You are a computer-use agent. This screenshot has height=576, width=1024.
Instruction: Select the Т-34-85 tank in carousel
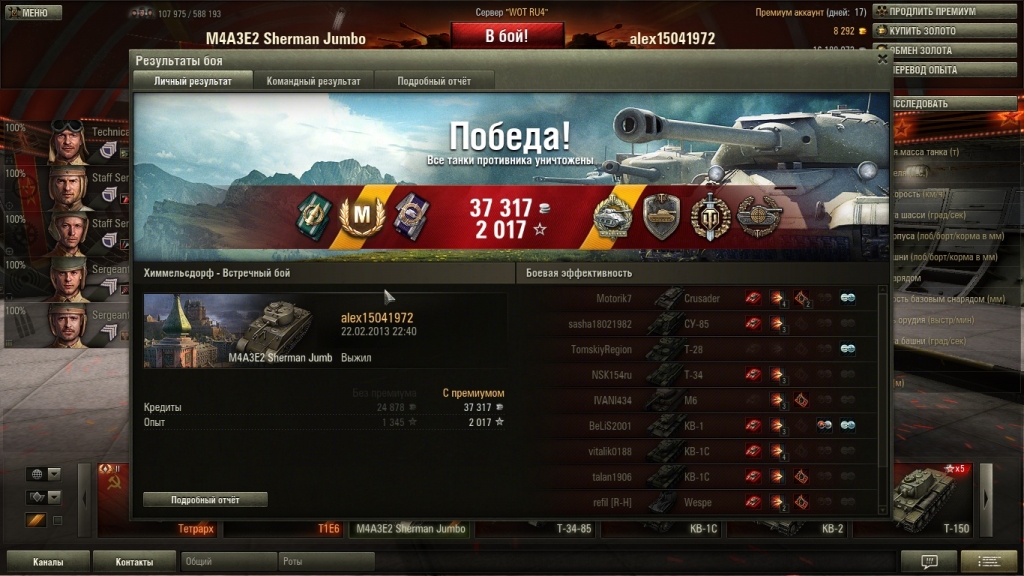578,528
